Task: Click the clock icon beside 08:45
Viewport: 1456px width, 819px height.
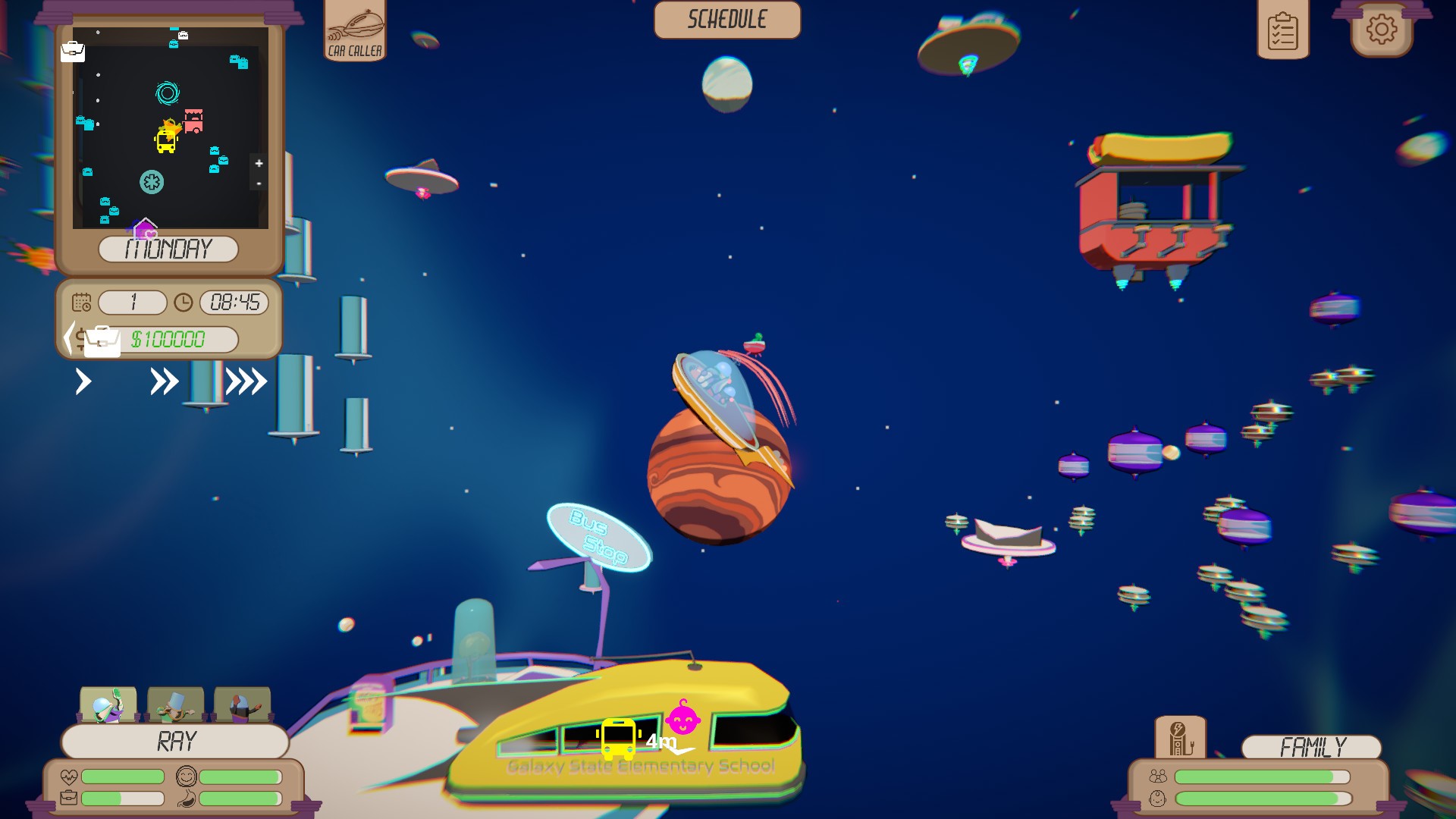Action: coord(184,303)
